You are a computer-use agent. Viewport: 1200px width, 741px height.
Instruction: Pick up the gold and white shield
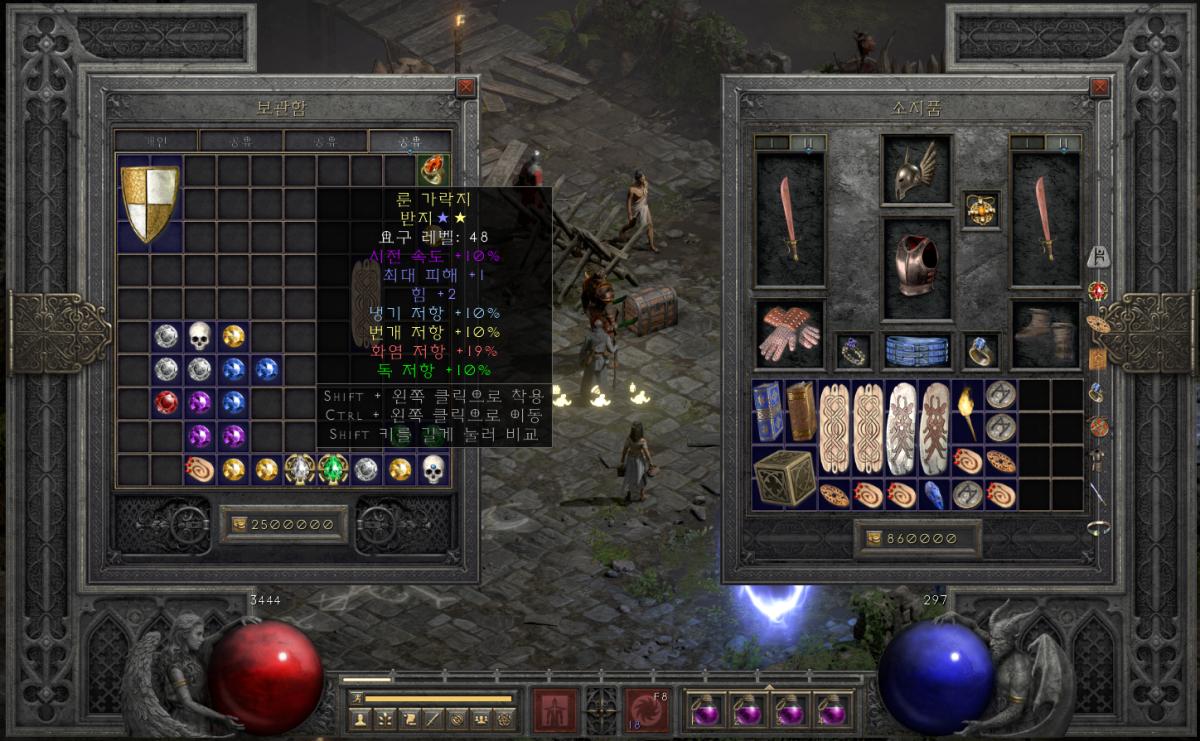pyautogui.click(x=150, y=203)
